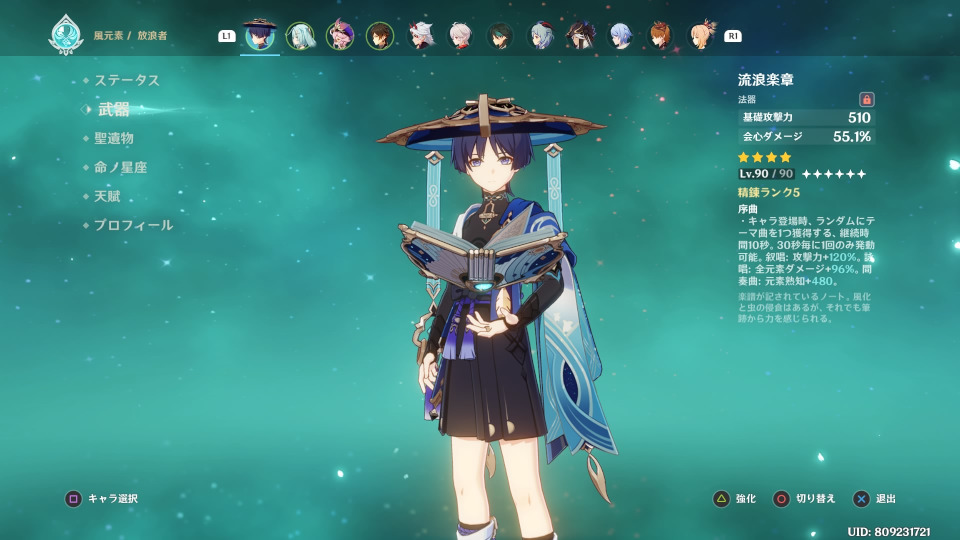Show the 天賦 page
Viewport: 960px width, 540px height.
107,196
